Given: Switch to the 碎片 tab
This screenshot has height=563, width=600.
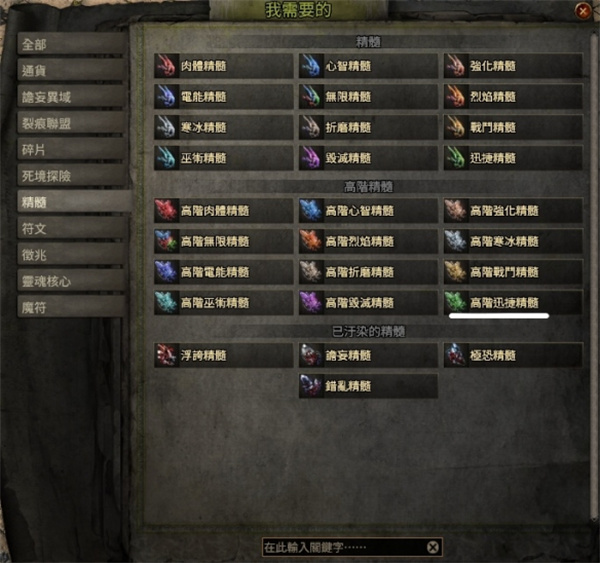Looking at the screenshot, I should tap(71, 149).
